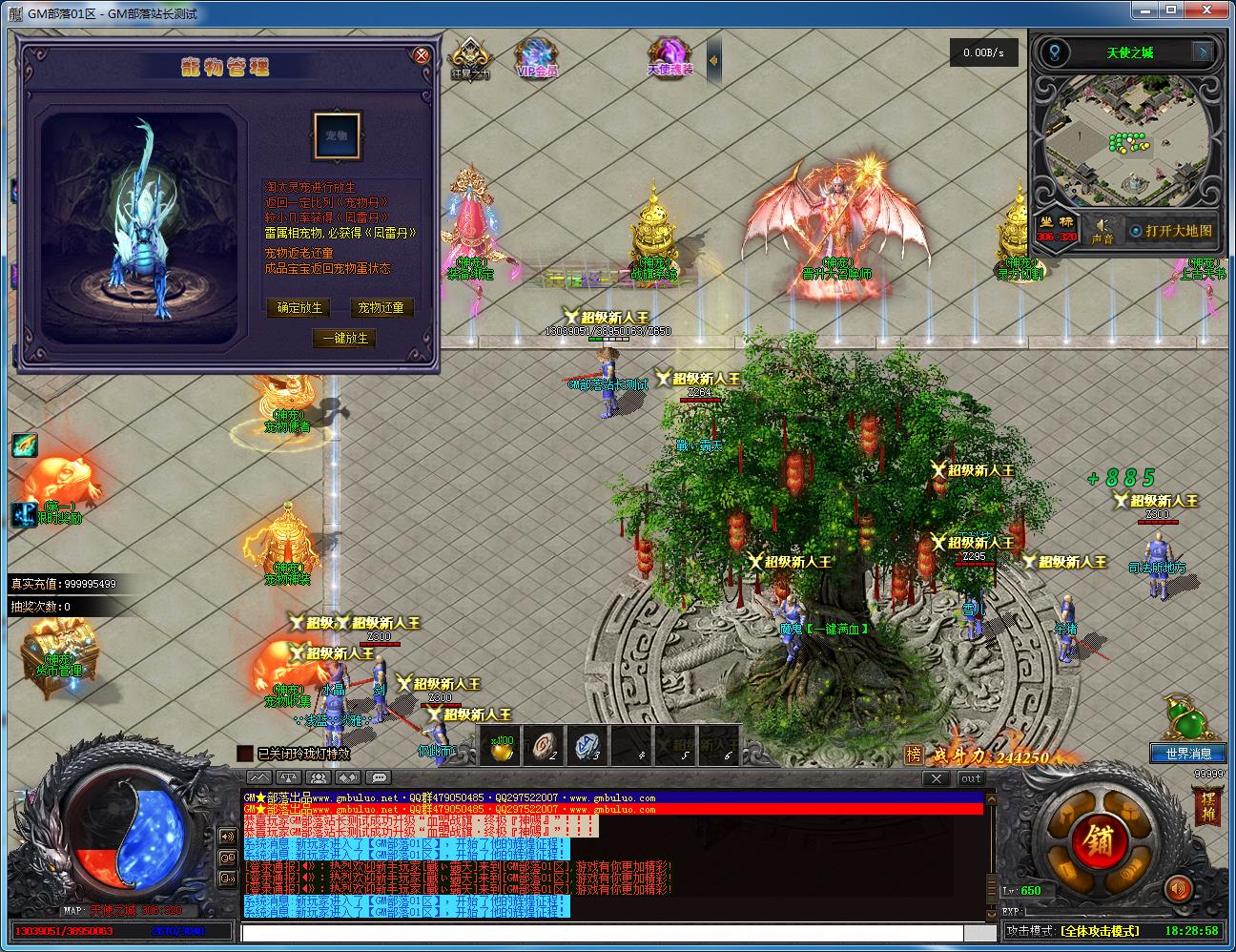The width and height of the screenshot is (1236, 952).
Task: Click the 宠物还童 pet rejuvenate button
Action: coord(381,308)
